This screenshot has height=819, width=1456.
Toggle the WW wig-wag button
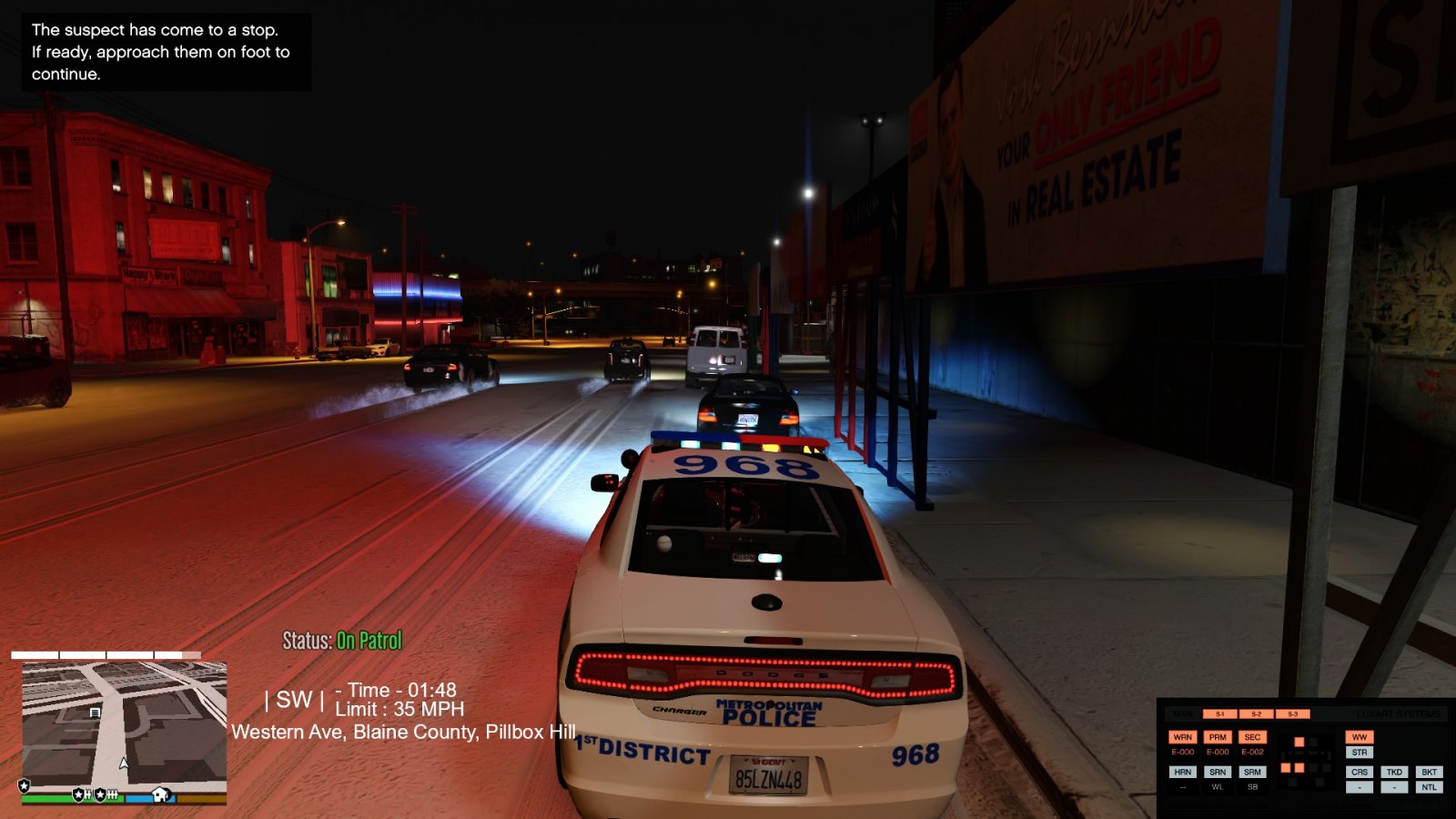1360,737
